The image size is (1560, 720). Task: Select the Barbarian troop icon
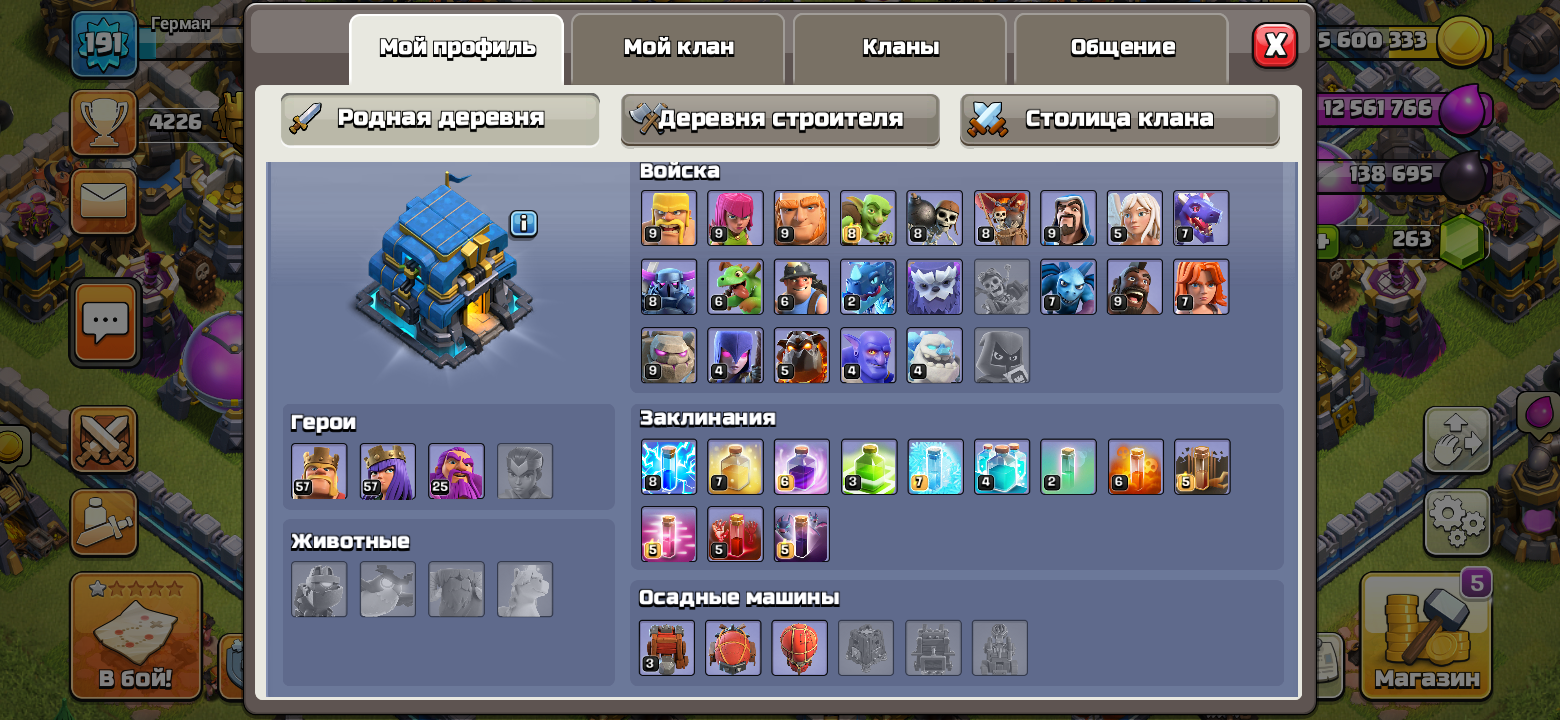(668, 217)
